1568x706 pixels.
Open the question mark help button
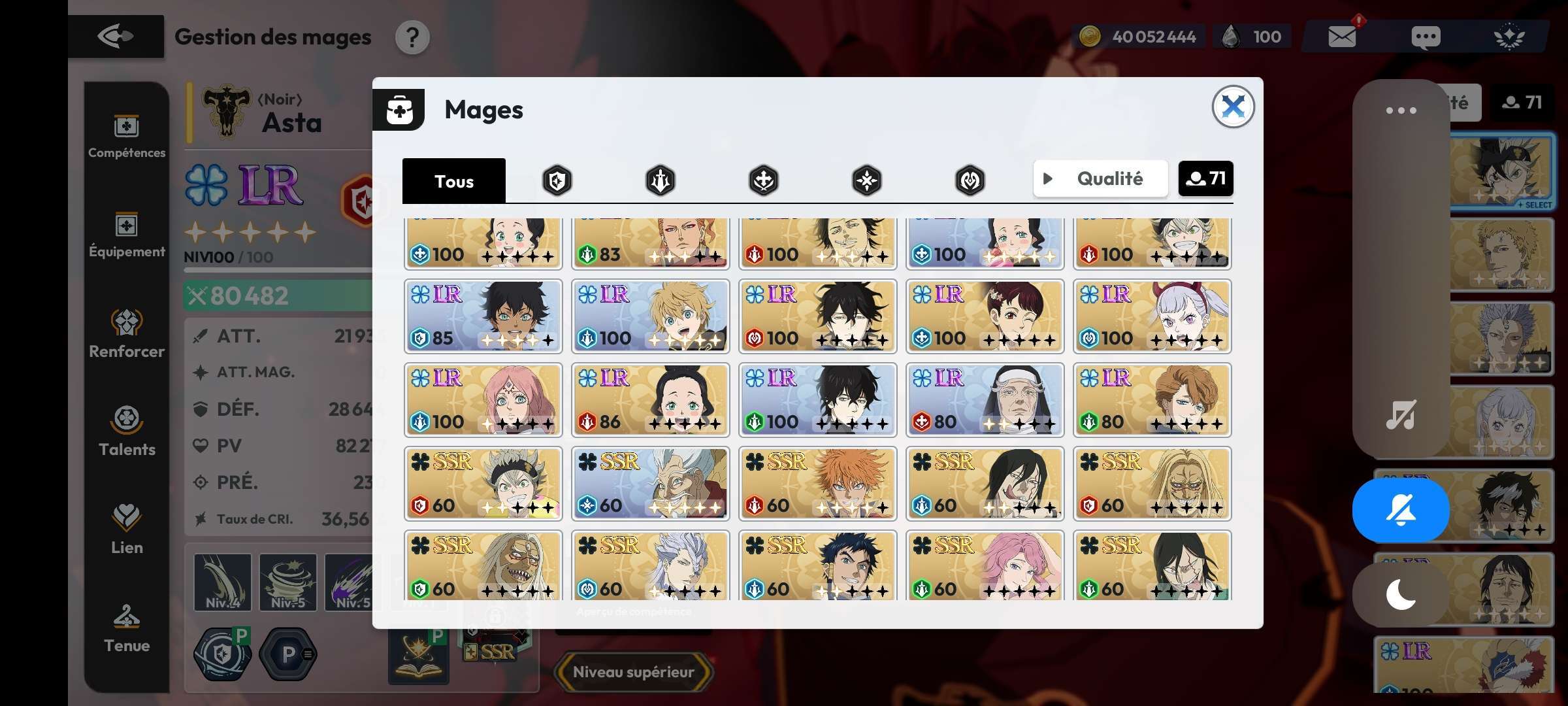coord(412,38)
